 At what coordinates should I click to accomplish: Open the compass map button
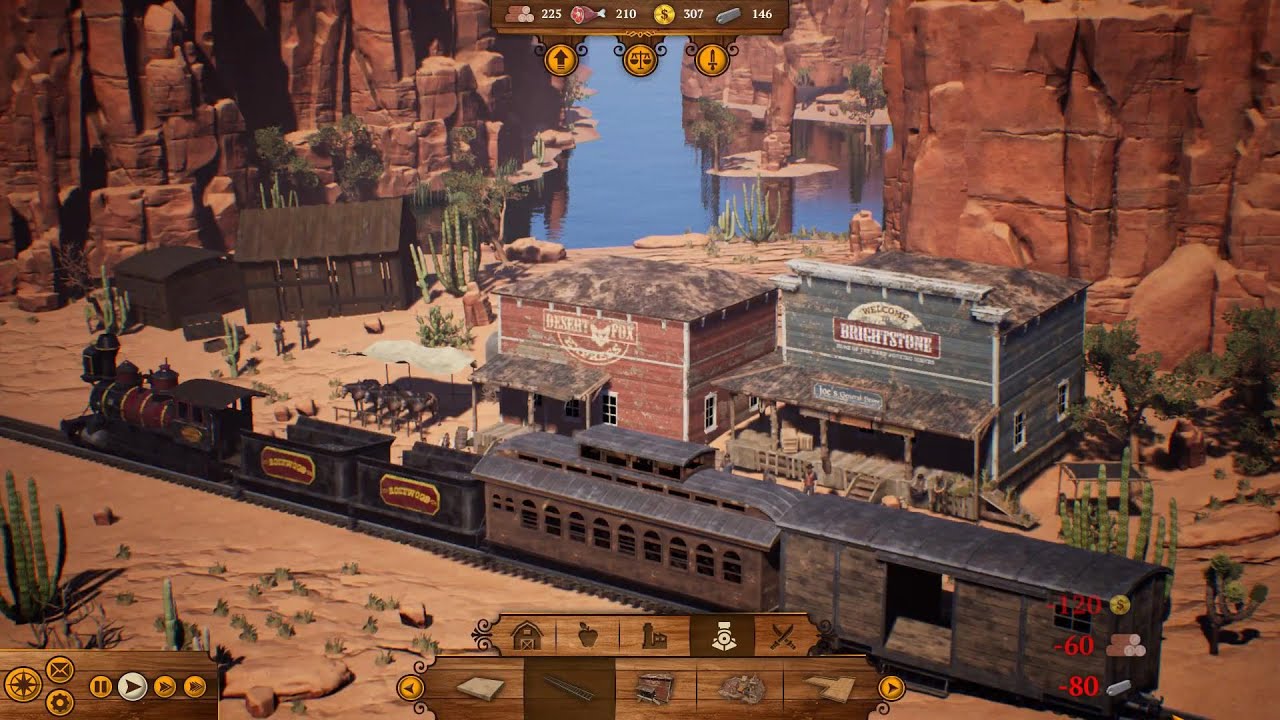pos(24,685)
